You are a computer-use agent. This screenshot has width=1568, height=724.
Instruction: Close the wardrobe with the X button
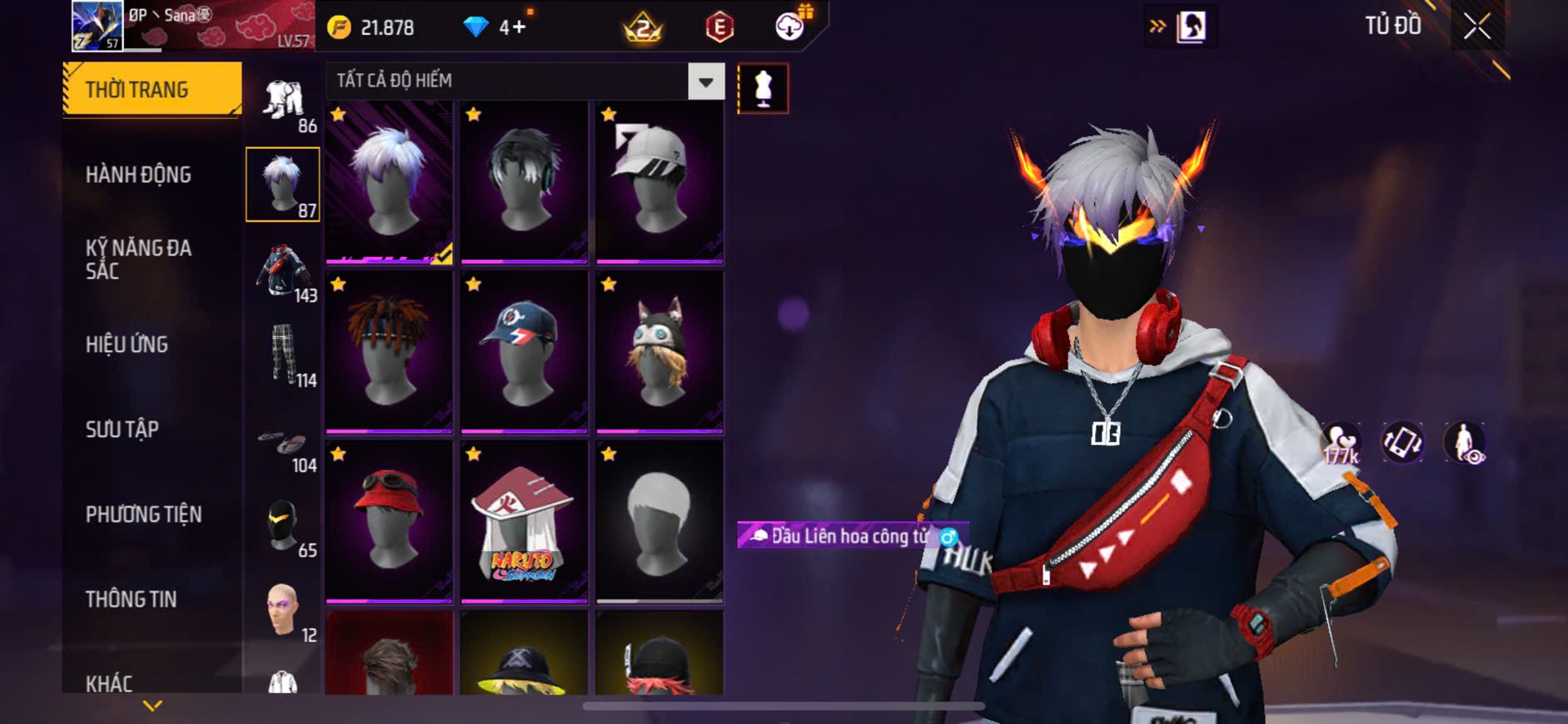pos(1476,27)
